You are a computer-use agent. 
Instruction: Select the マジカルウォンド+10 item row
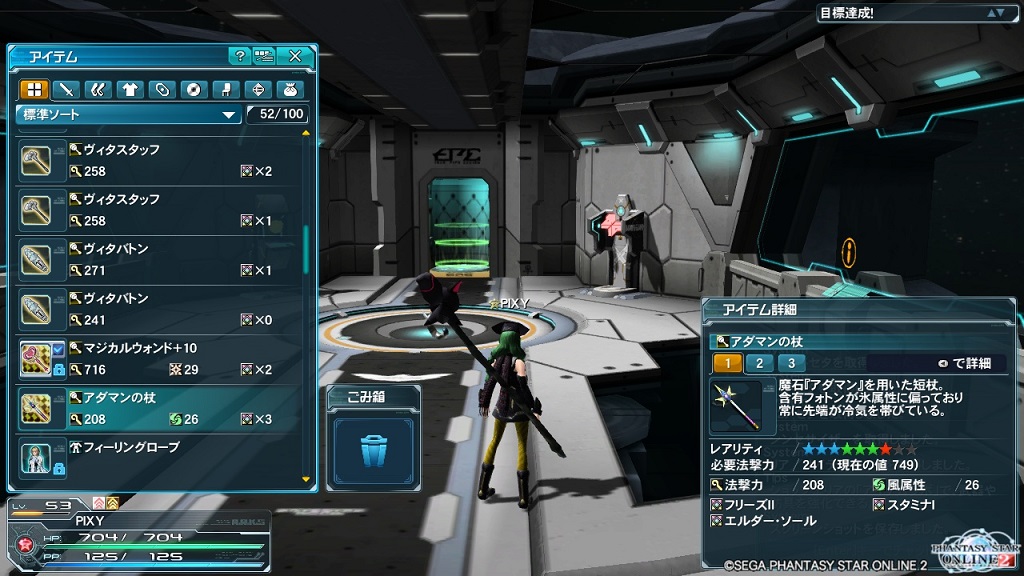tap(160, 359)
